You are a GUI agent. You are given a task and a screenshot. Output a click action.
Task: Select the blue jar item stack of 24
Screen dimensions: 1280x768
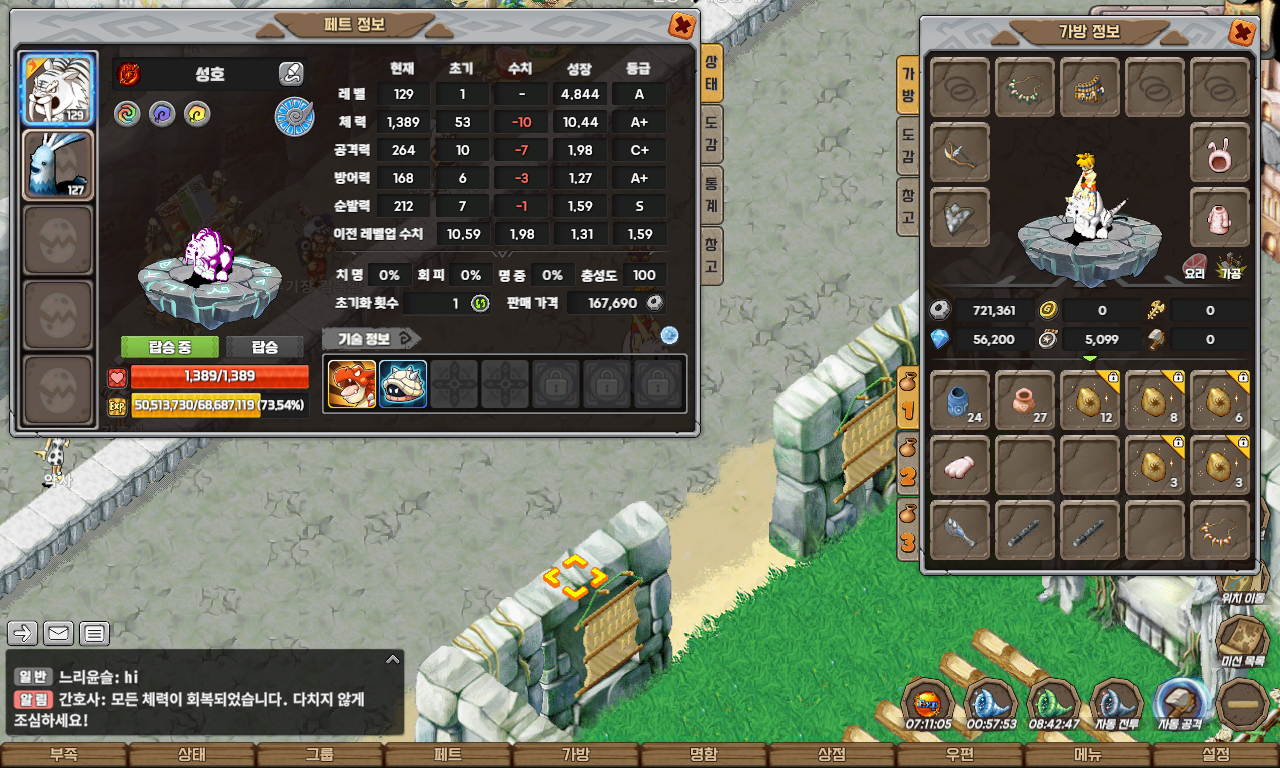tap(960, 401)
